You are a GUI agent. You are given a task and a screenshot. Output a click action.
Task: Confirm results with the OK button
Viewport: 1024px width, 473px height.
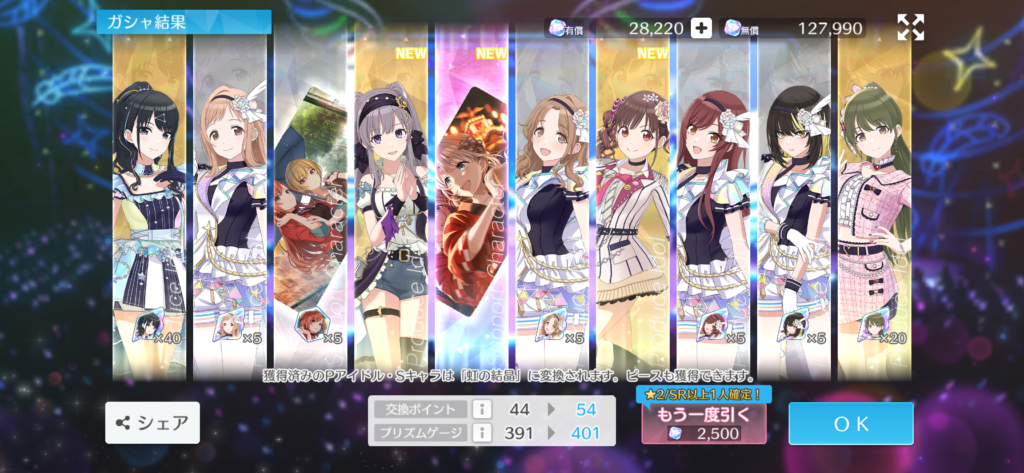coord(850,423)
